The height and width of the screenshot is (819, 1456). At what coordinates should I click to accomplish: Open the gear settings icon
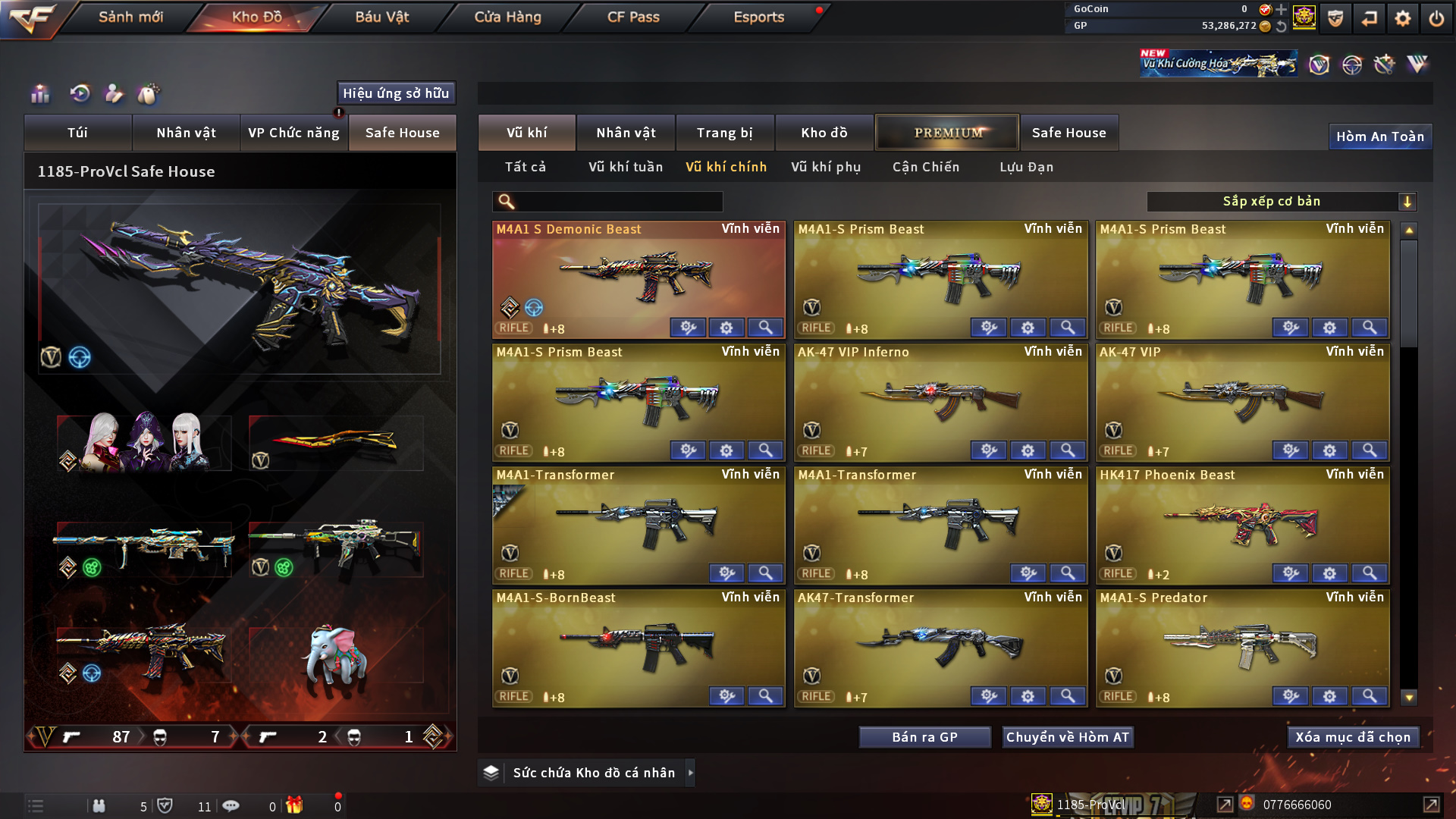coord(1402,18)
